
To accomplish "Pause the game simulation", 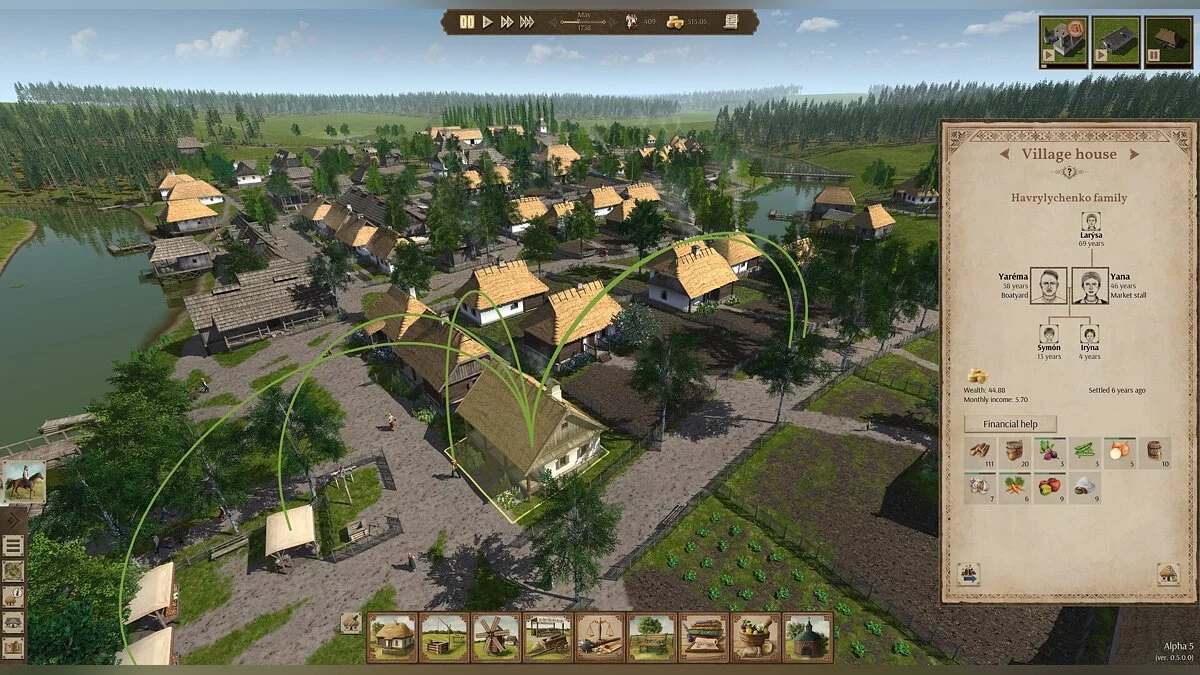I will [x=467, y=22].
